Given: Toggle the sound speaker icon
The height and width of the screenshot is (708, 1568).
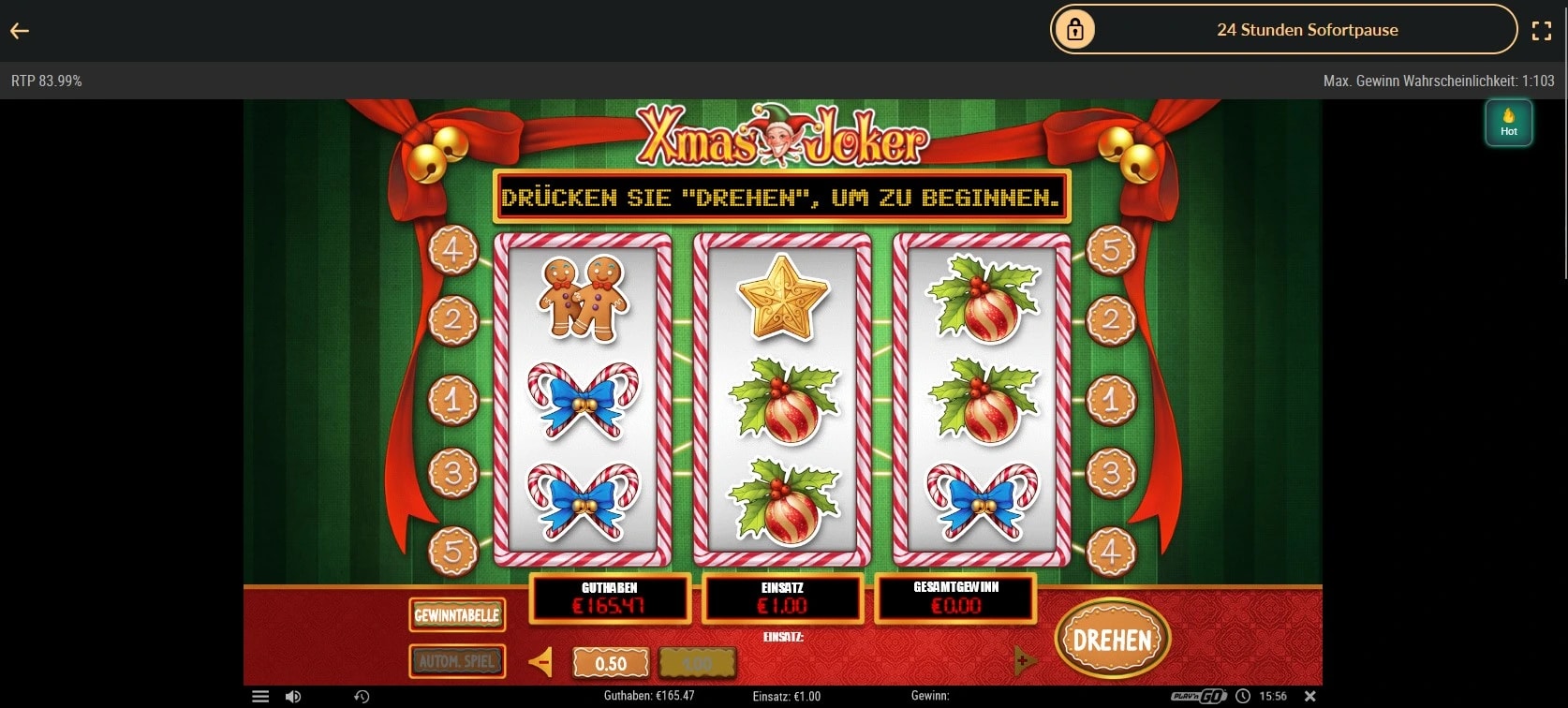Looking at the screenshot, I should click(x=293, y=697).
